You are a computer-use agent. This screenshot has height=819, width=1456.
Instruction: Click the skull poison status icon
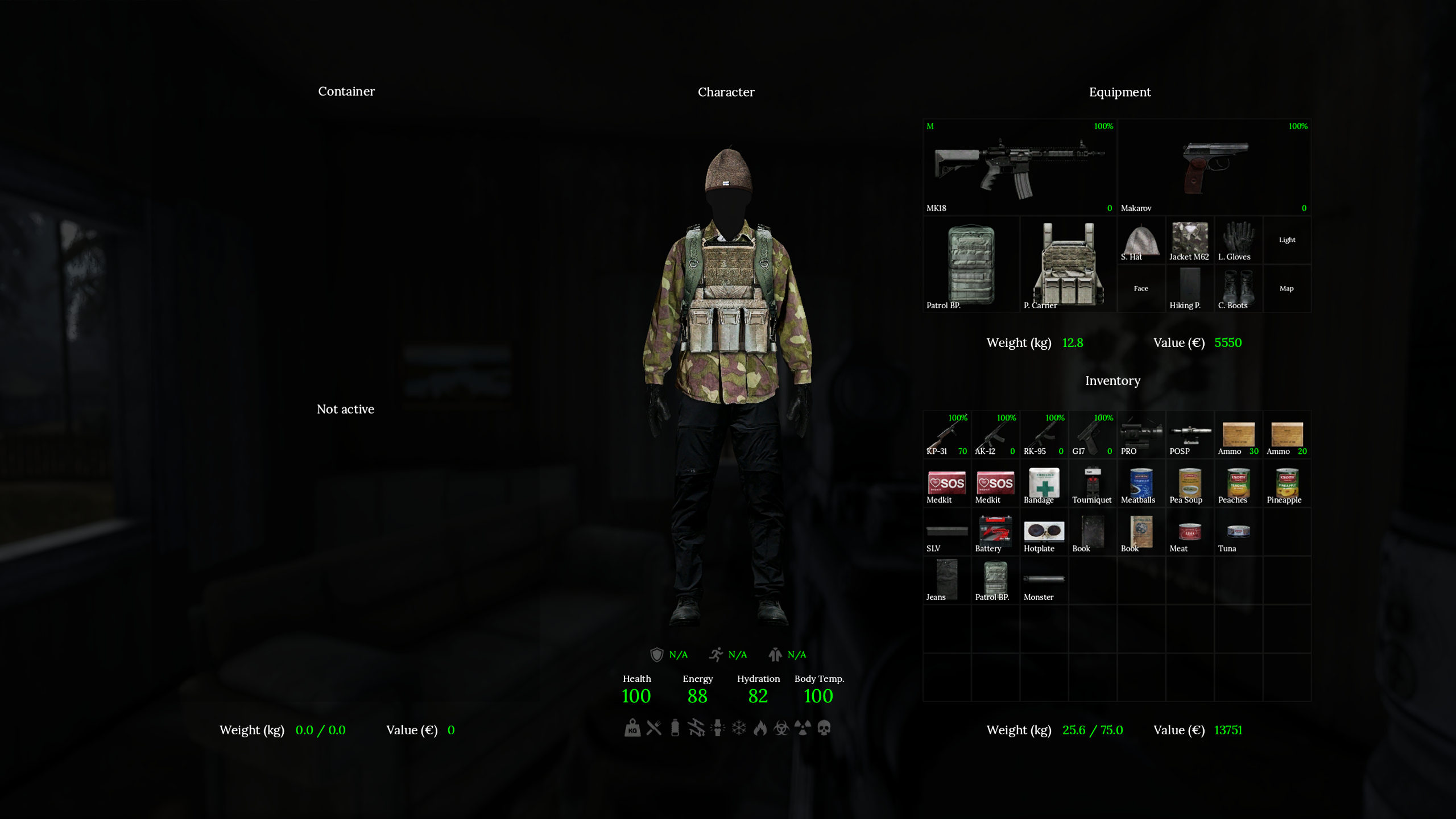[823, 728]
